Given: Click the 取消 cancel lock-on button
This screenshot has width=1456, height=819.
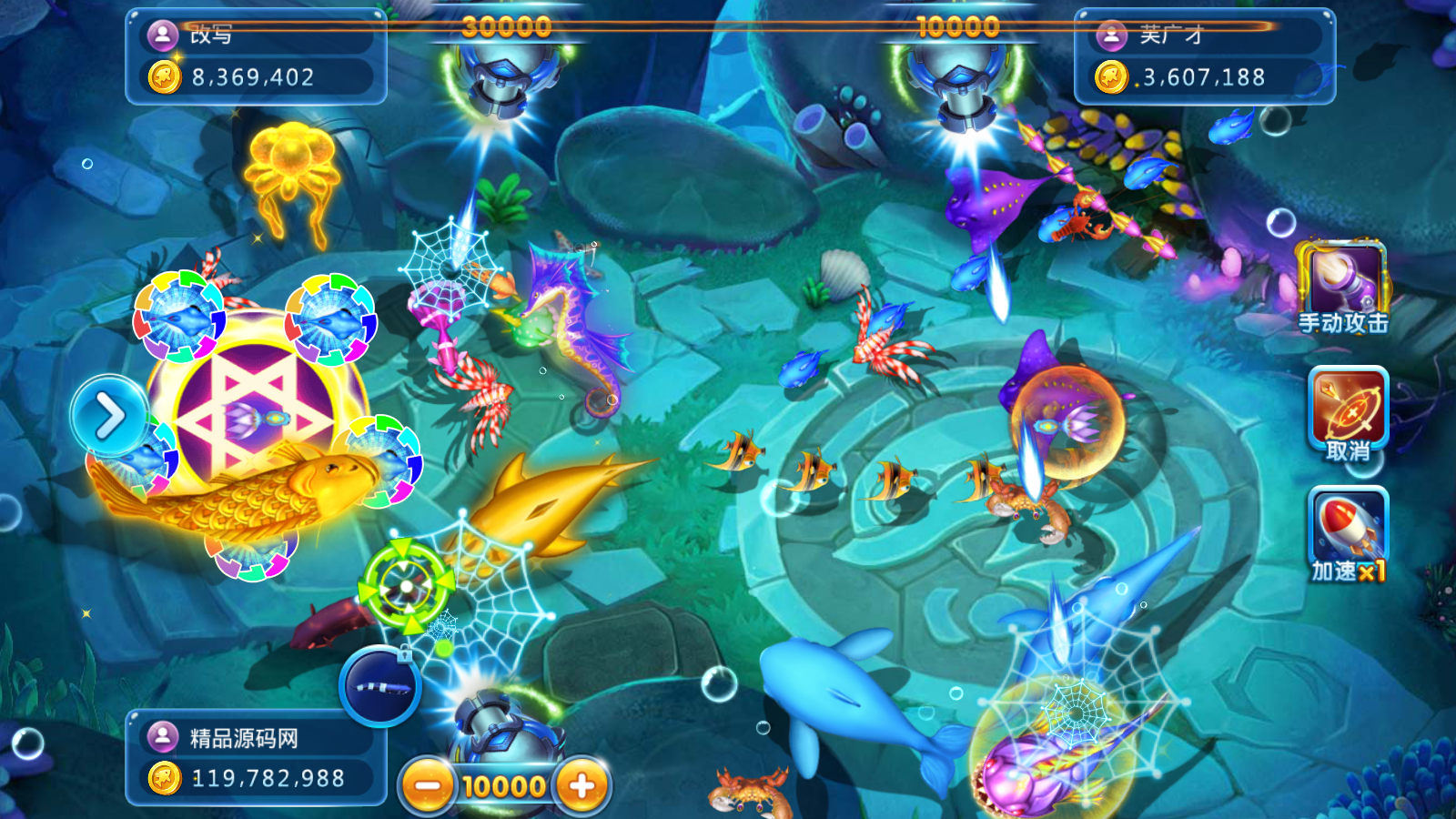Looking at the screenshot, I should pos(1348,414).
